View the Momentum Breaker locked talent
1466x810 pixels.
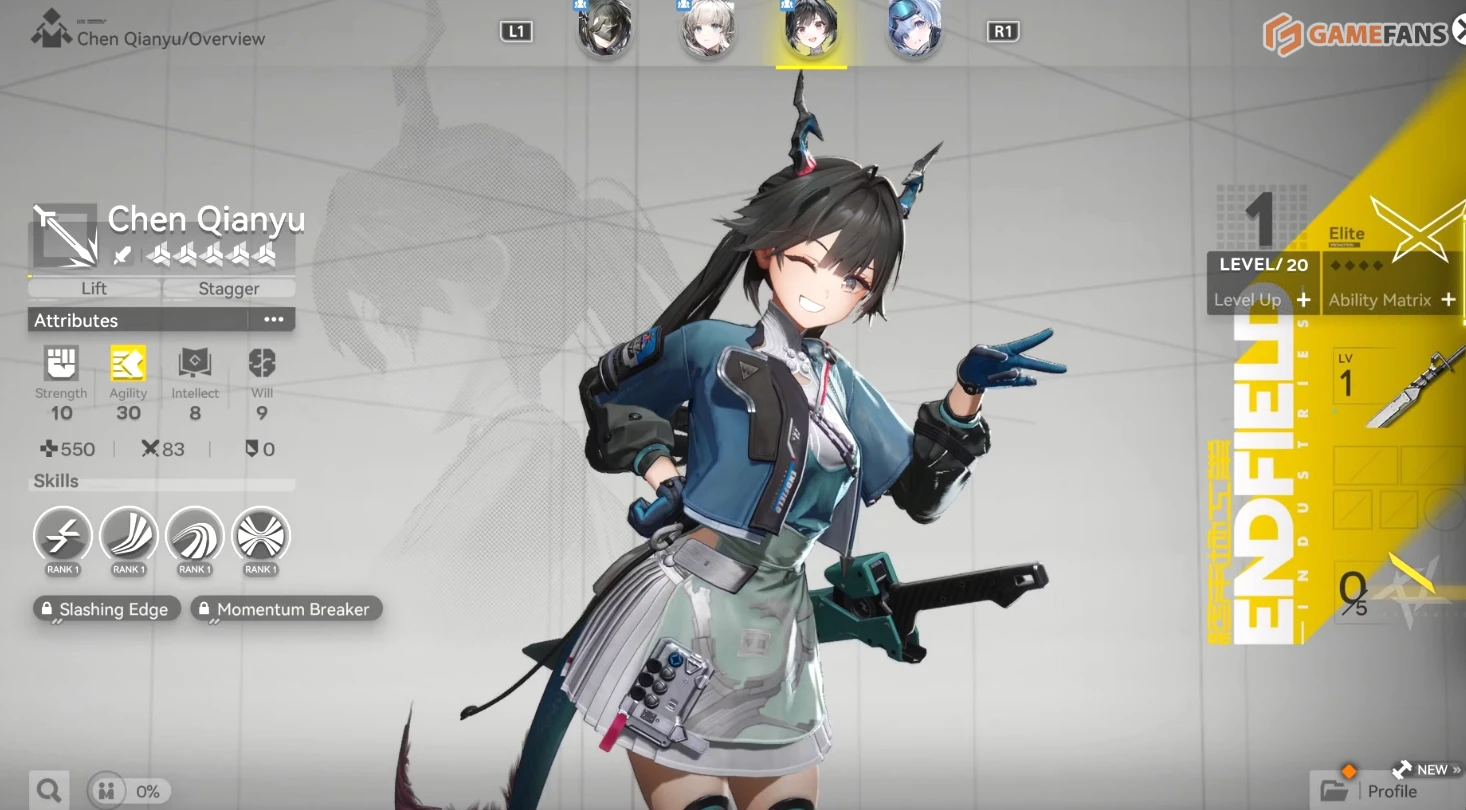pyautogui.click(x=285, y=609)
